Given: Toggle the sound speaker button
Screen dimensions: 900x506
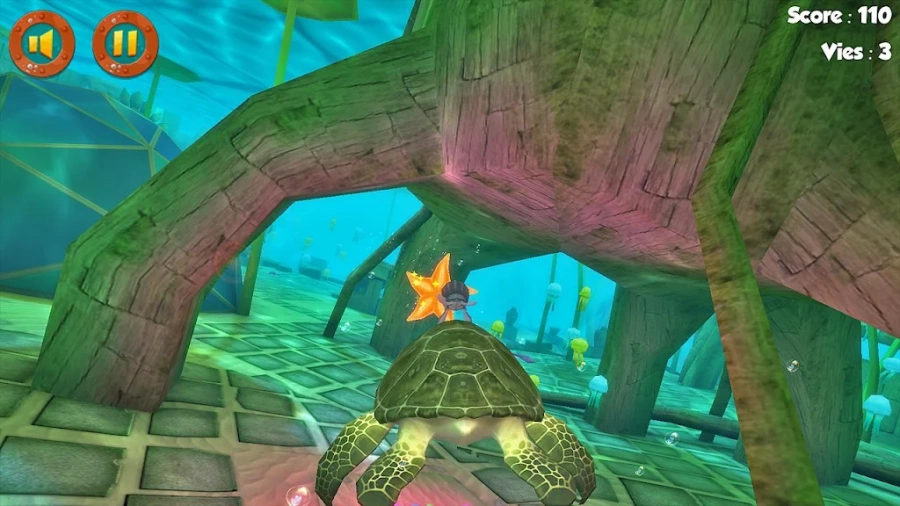Looking at the screenshot, I should [x=42, y=44].
